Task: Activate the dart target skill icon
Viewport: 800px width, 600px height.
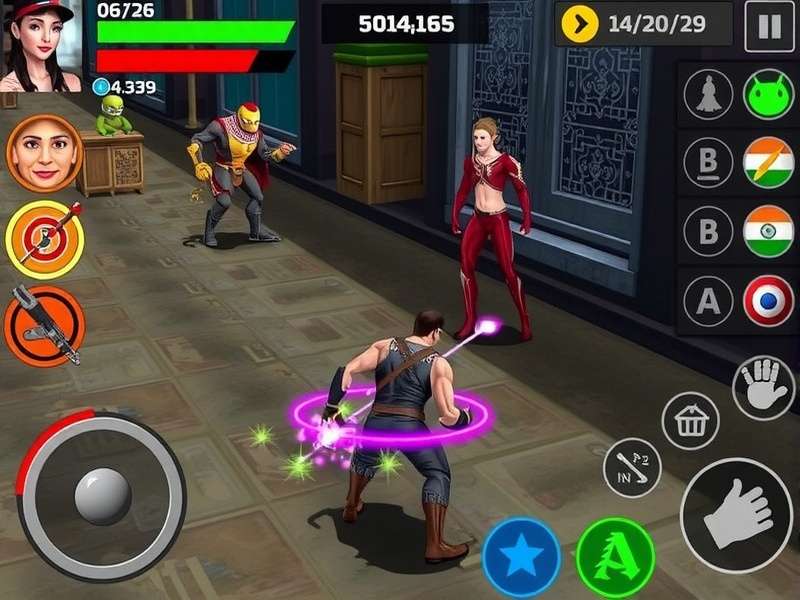Action: pyautogui.click(x=44, y=239)
